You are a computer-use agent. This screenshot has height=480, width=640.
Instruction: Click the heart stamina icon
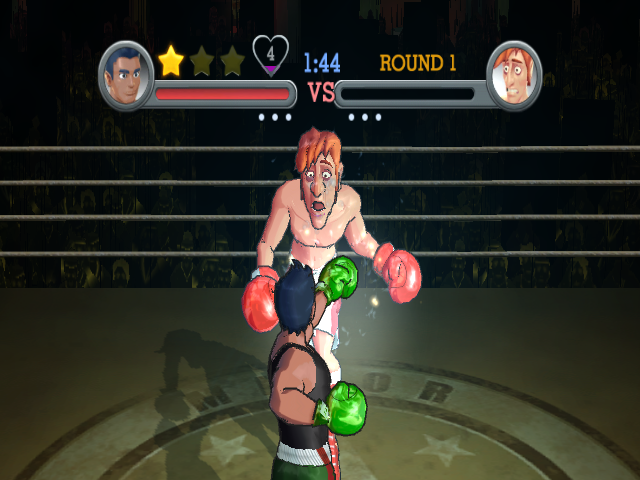(x=270, y=55)
